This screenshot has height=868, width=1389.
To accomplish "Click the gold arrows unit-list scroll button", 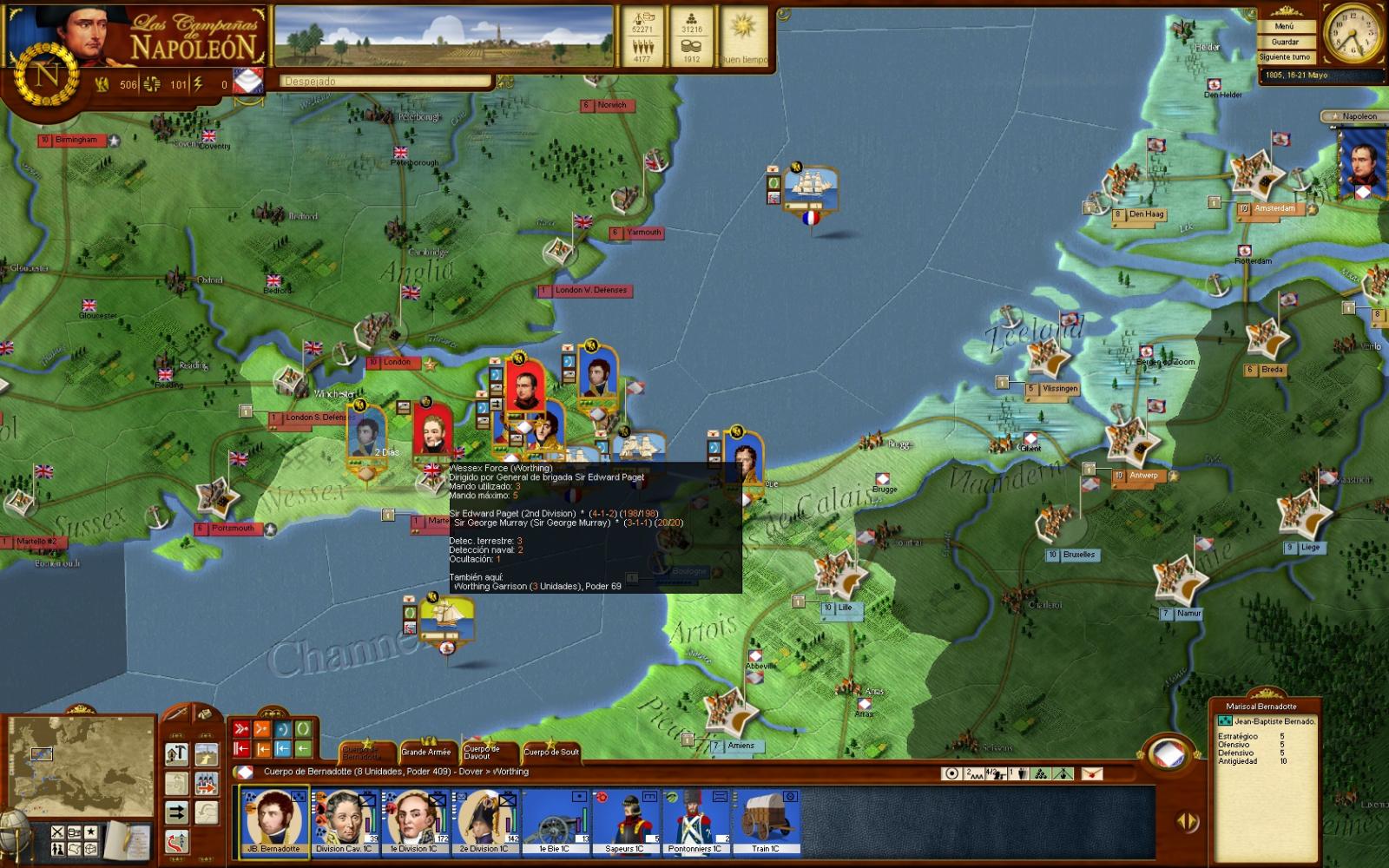I will click(x=1187, y=821).
